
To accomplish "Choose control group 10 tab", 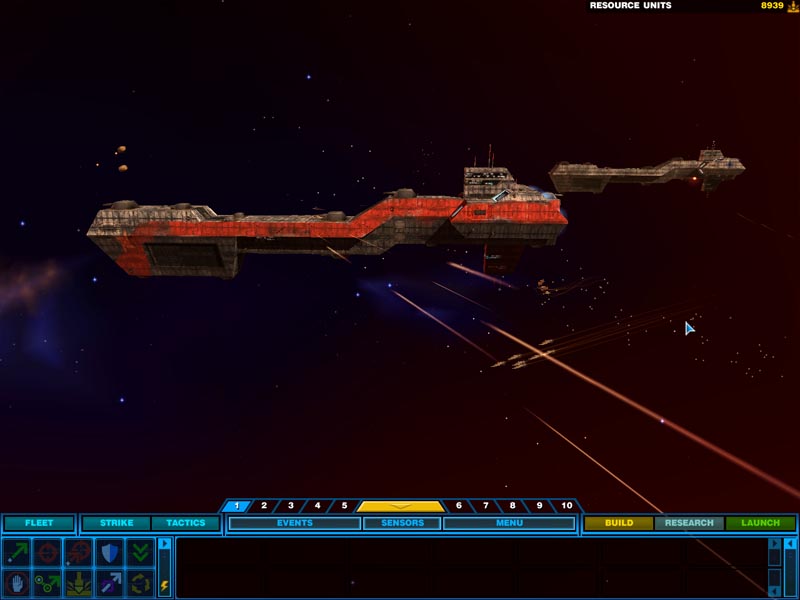I will click(x=567, y=506).
